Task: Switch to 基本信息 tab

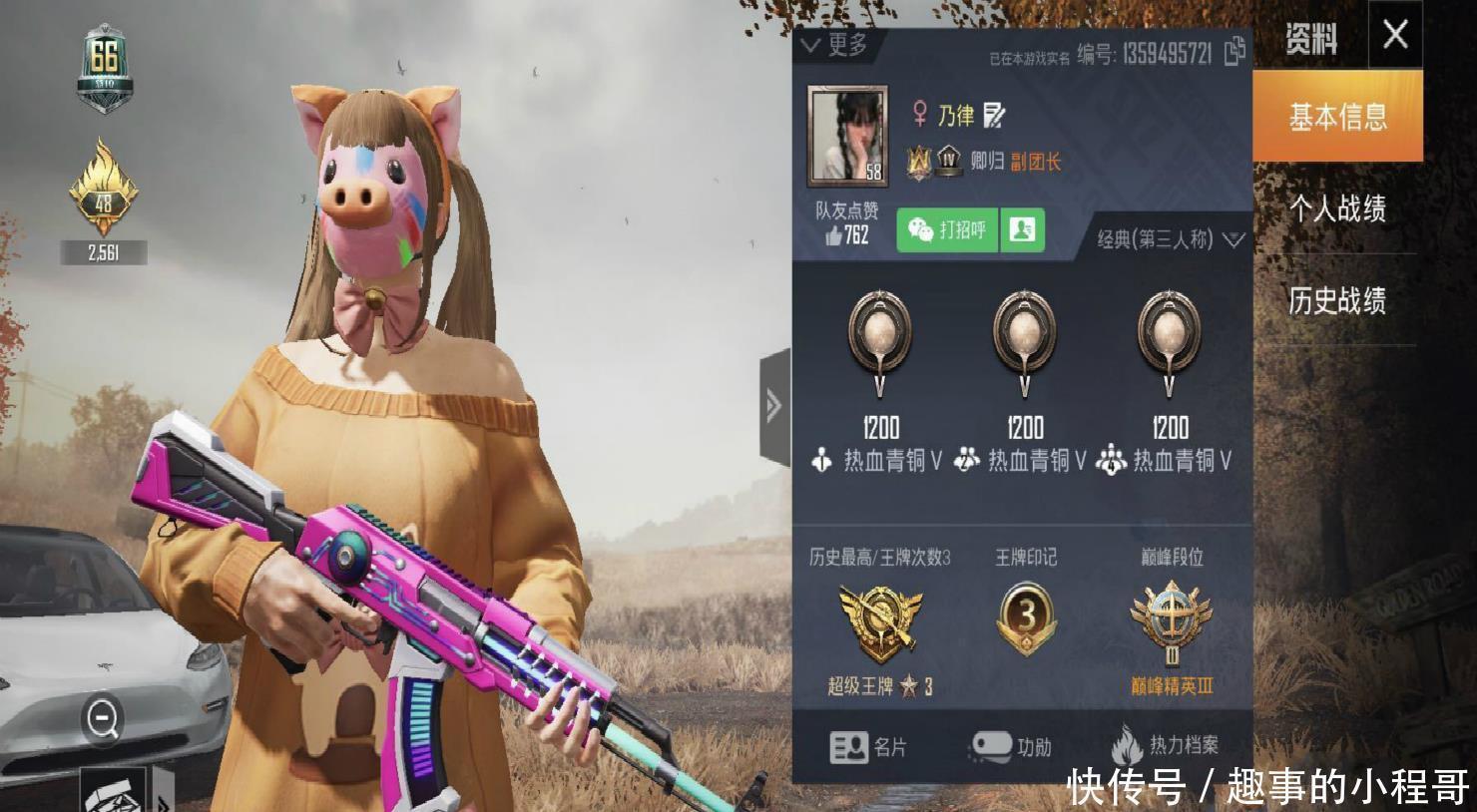Action: click(1337, 118)
